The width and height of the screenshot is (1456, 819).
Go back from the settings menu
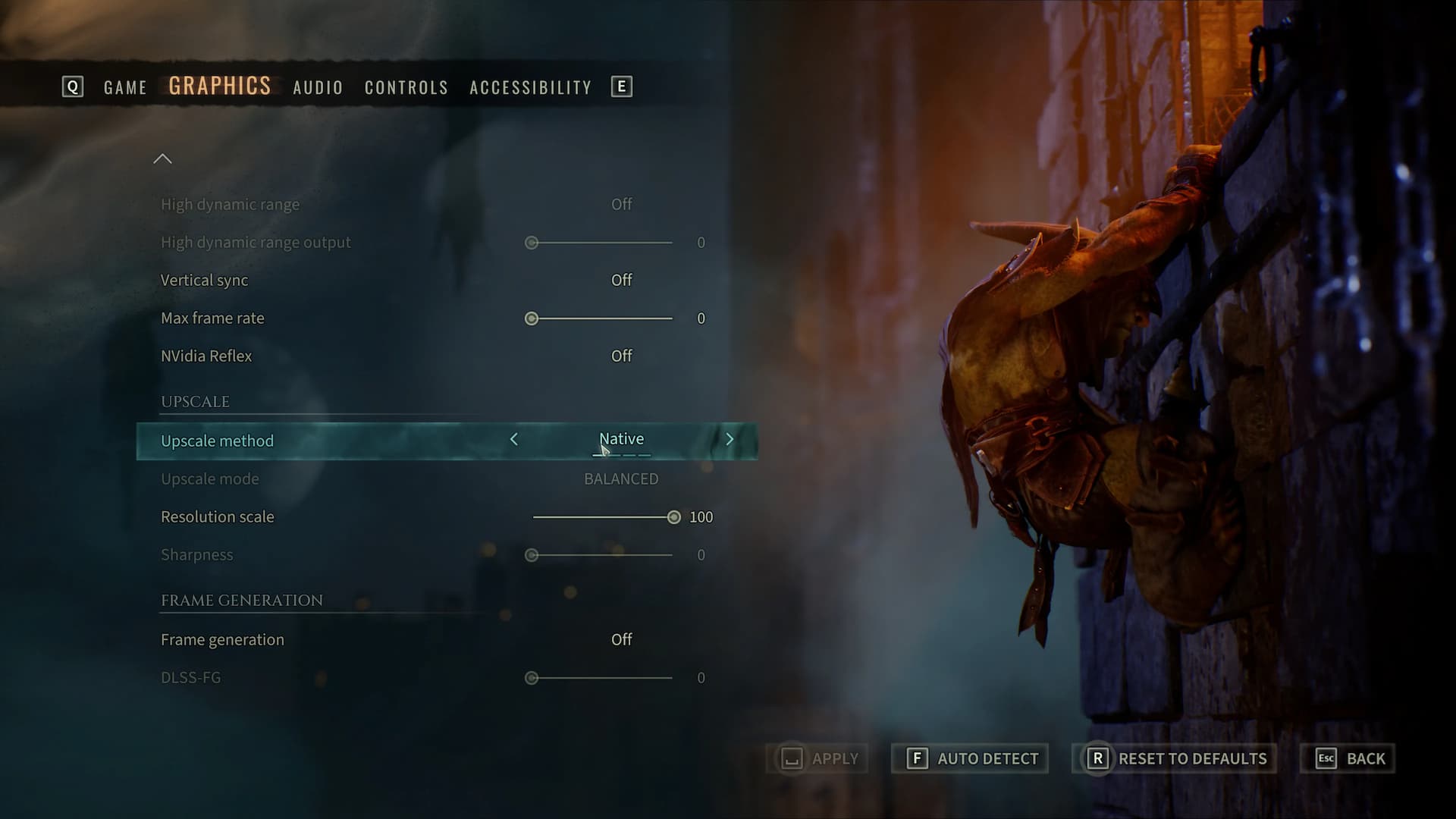click(1348, 758)
